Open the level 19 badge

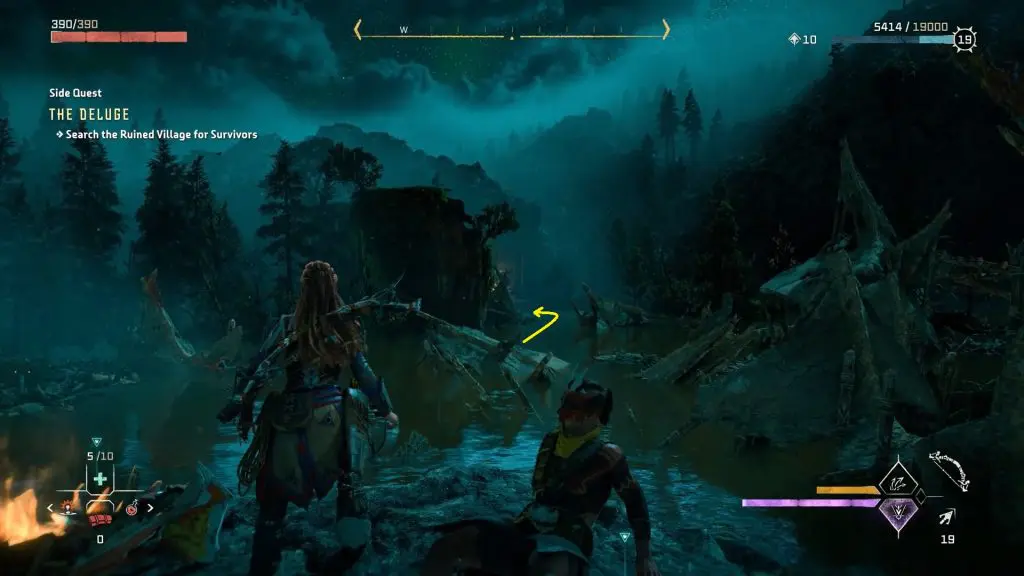[964, 40]
